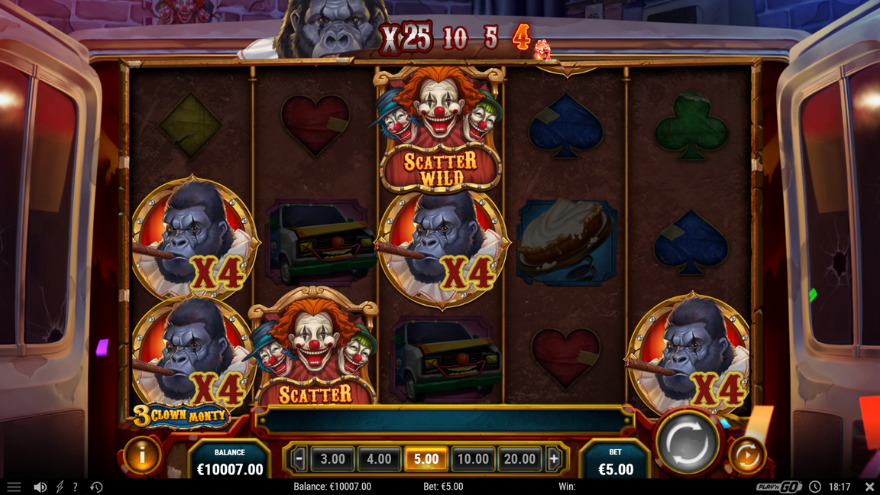Set the bet to 20.00
Viewport: 880px width, 495px height.
click(520, 459)
